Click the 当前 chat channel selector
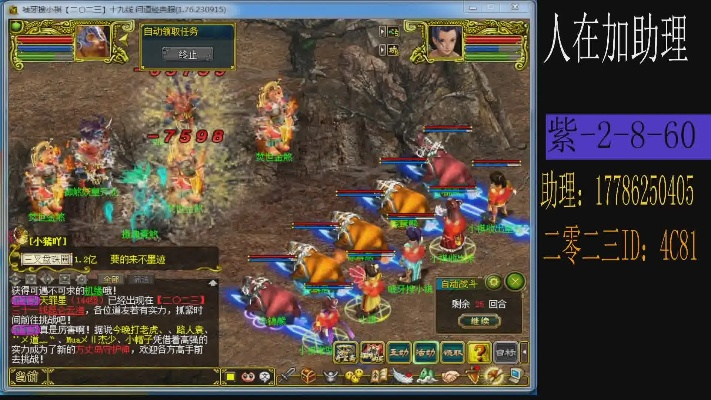Viewport: 711px width, 400px height. coord(25,376)
